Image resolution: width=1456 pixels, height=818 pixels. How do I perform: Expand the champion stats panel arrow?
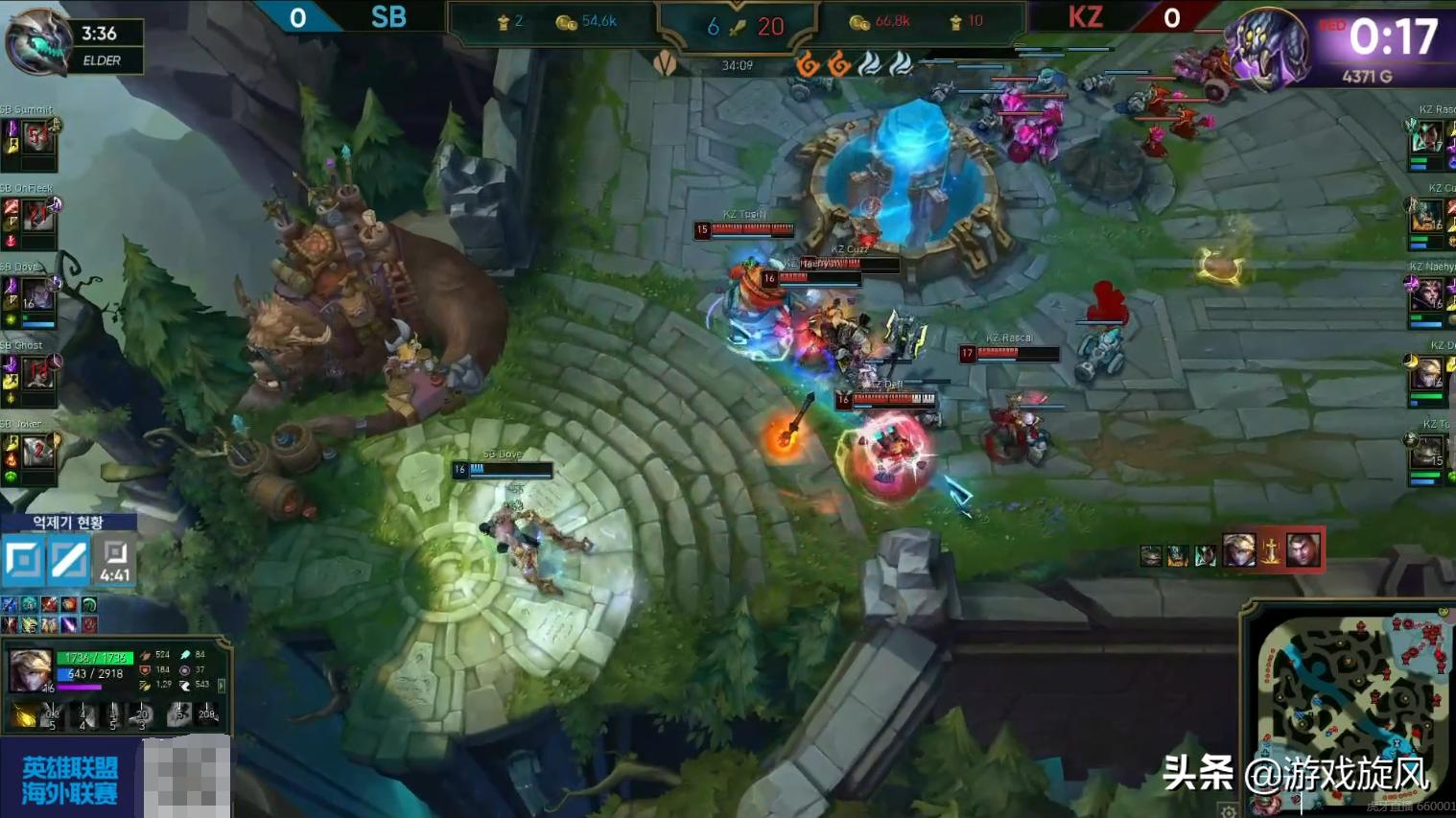(x=222, y=686)
